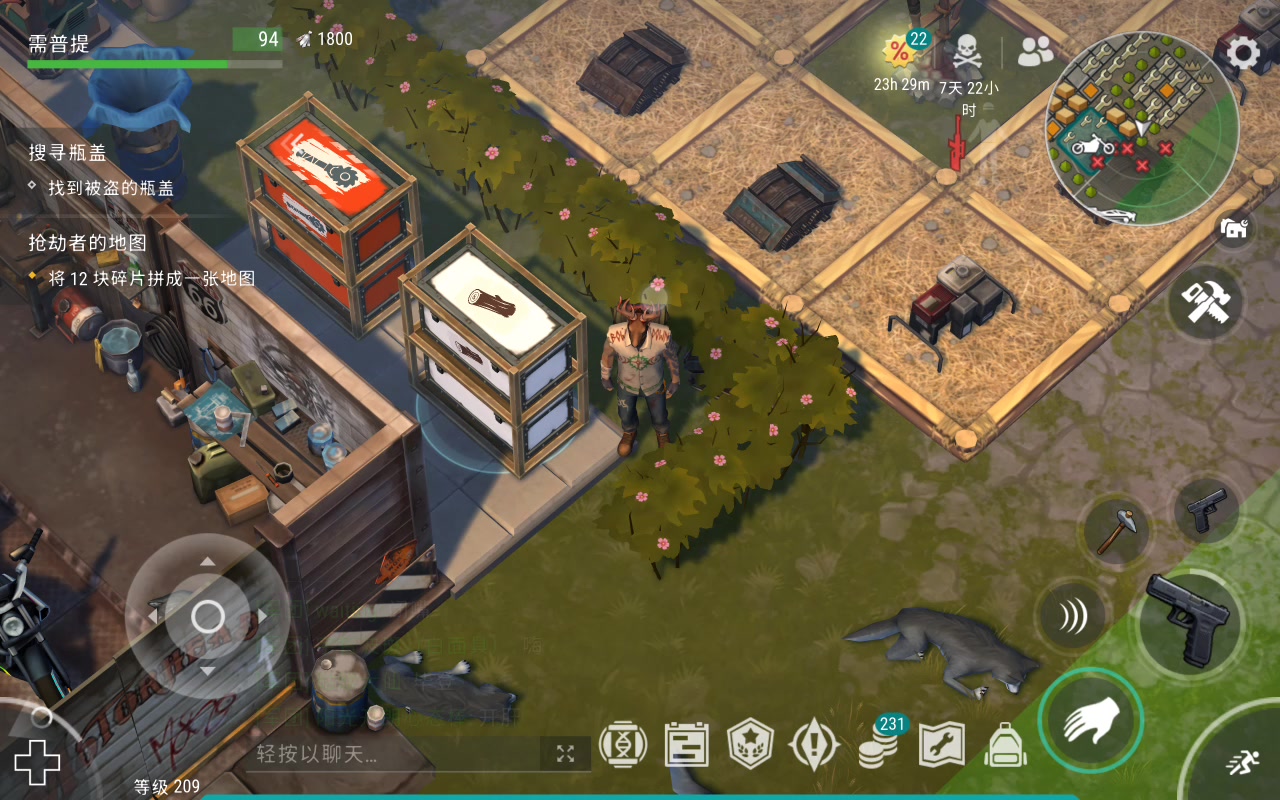1280x800 pixels.
Task: Tap the small house icon below minimap
Action: [x=1236, y=229]
